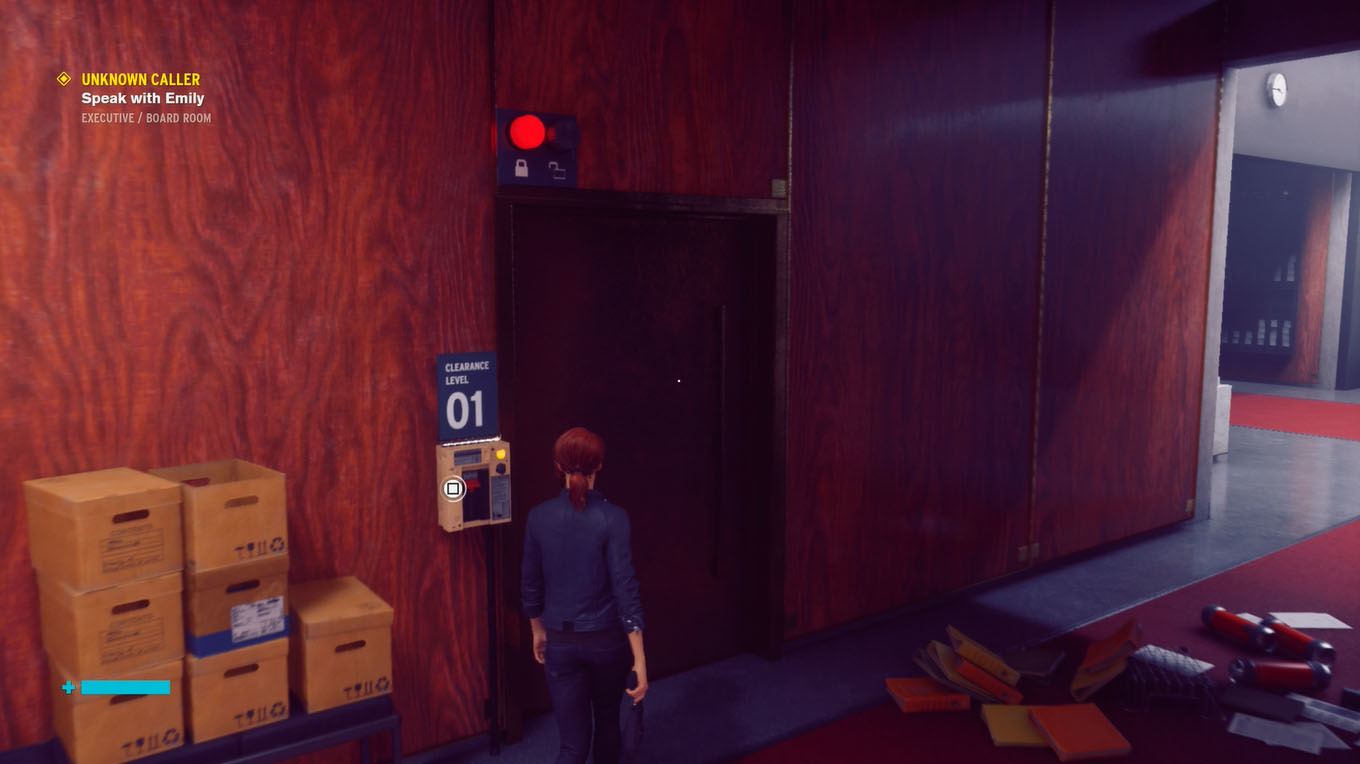1360x764 pixels.
Task: Click the yellow indicator light on card reader
Action: click(500, 453)
